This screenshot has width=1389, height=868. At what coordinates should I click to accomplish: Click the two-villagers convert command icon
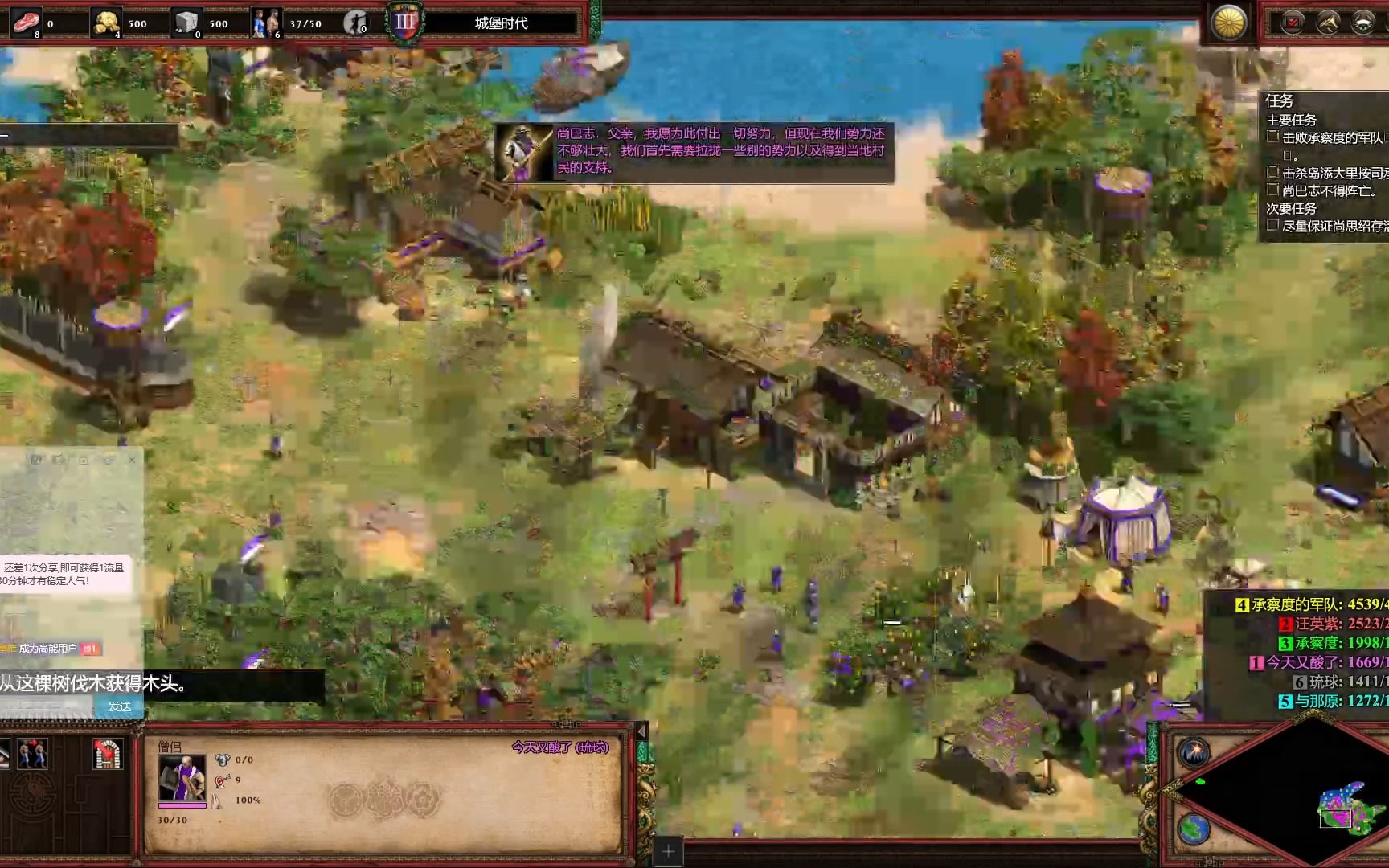[x=32, y=754]
